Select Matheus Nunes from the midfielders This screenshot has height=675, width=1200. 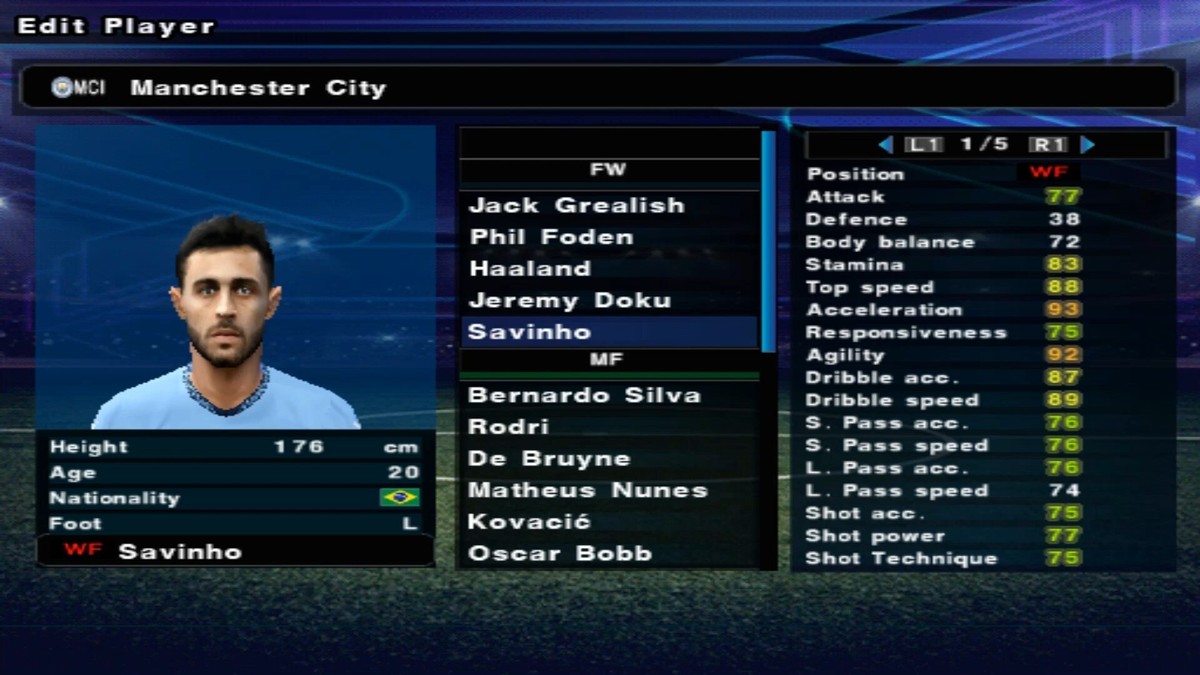pos(587,491)
